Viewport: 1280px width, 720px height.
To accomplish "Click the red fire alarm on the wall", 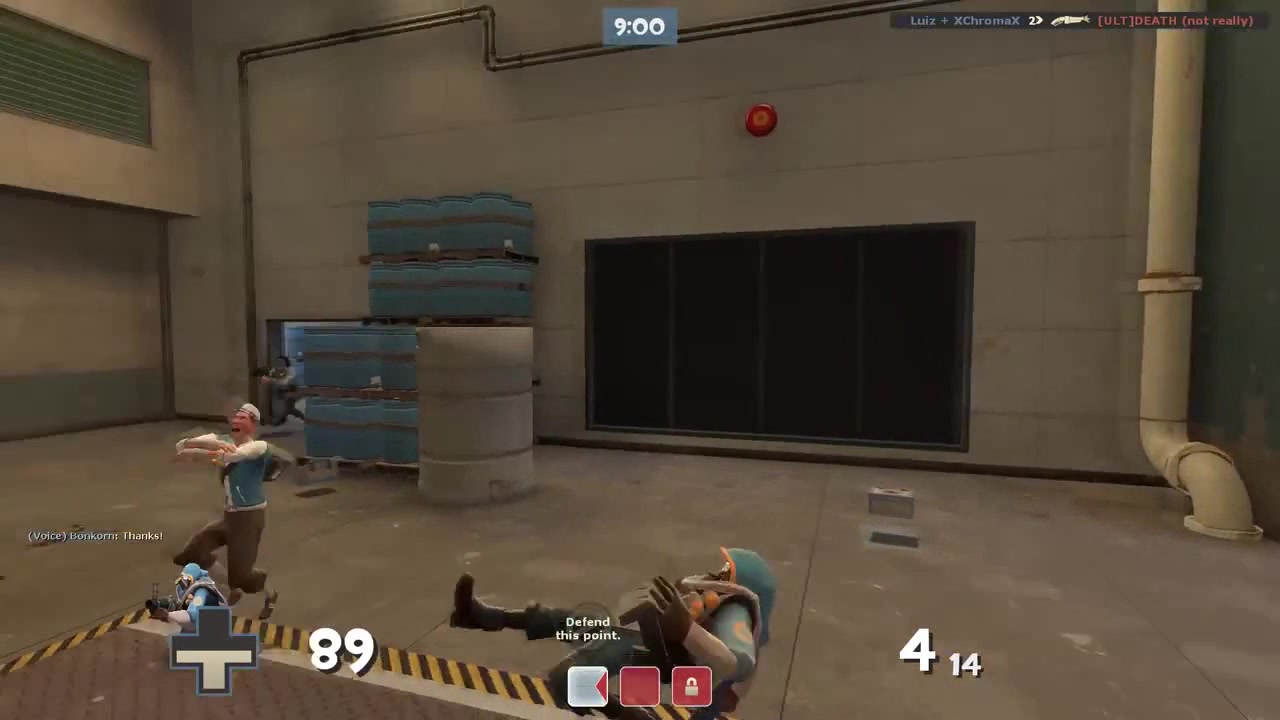I will click(x=760, y=120).
